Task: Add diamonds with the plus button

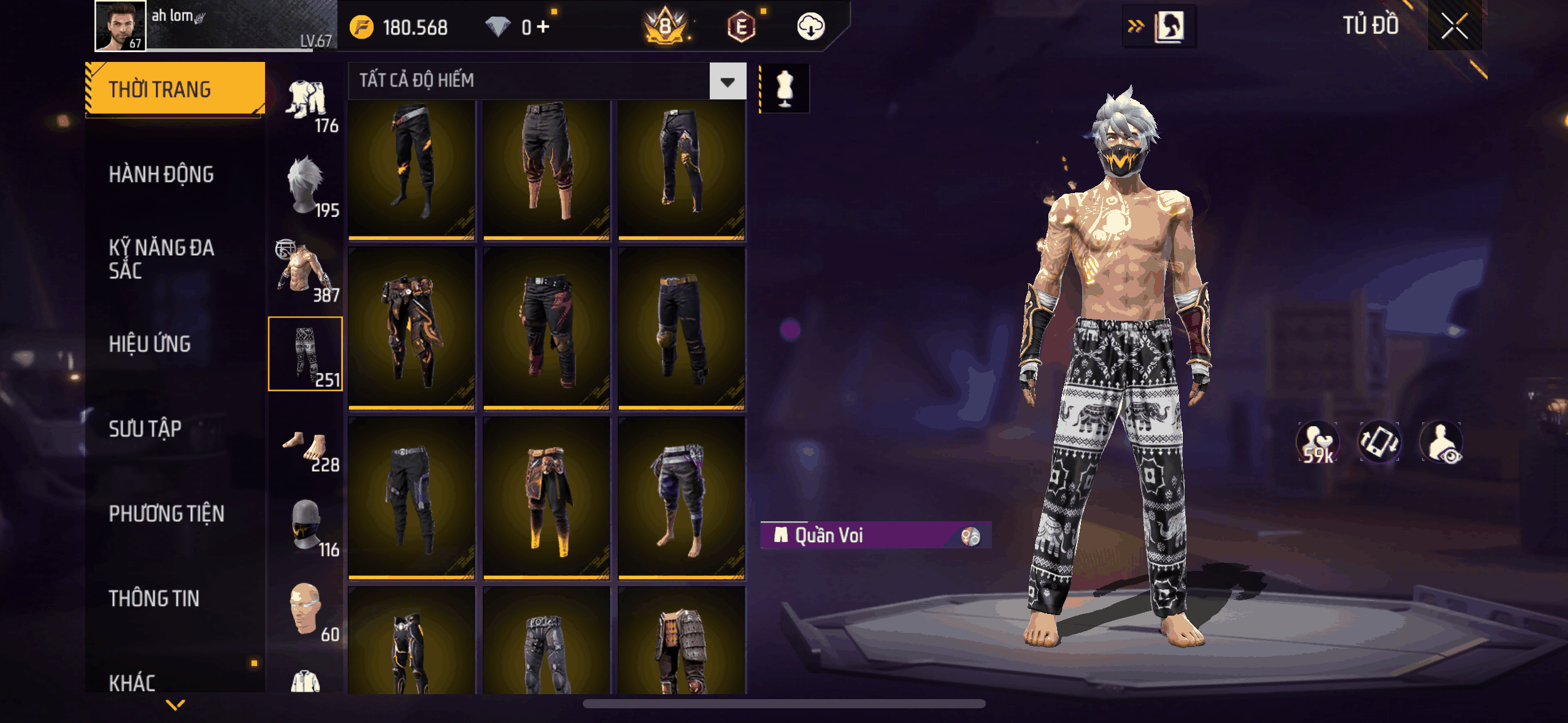Action: 543,27
